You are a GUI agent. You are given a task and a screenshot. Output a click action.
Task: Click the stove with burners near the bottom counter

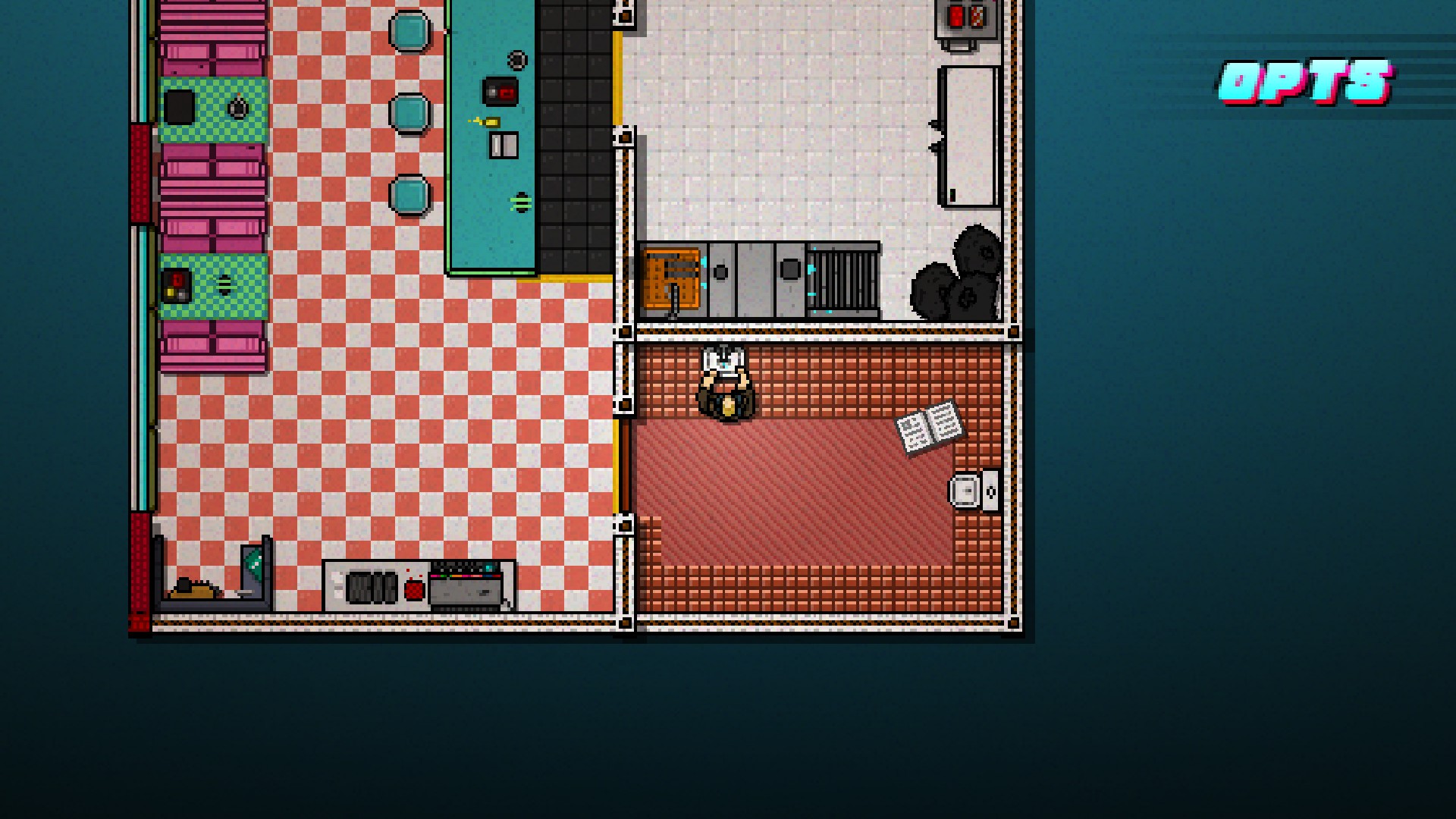click(372, 588)
